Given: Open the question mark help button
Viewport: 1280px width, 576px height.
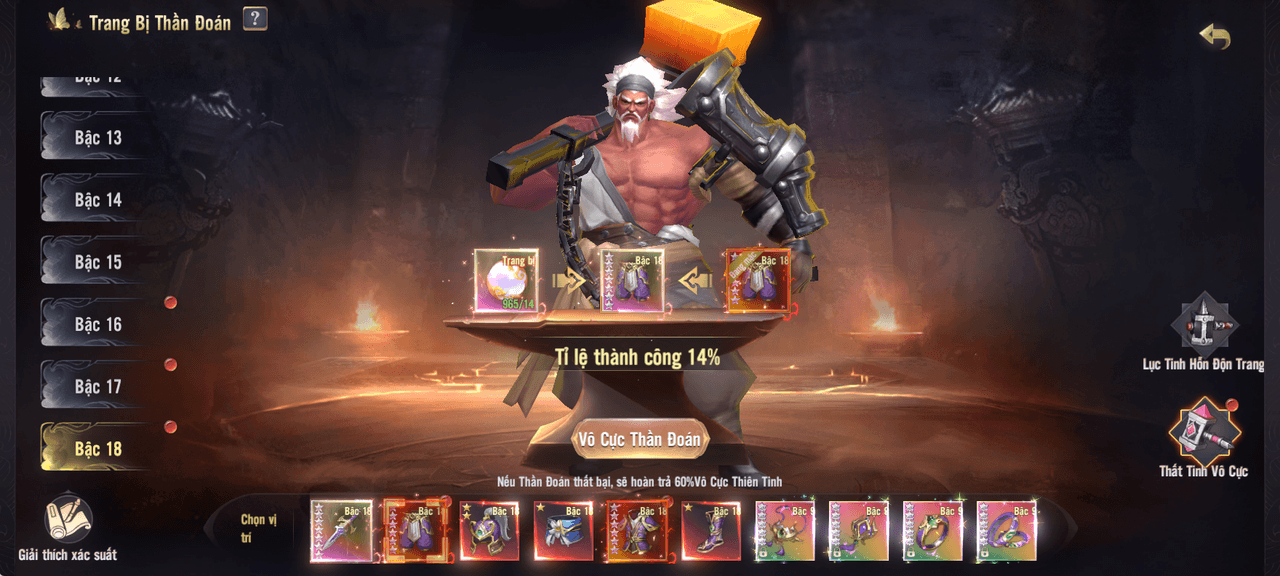Looking at the screenshot, I should [x=255, y=18].
